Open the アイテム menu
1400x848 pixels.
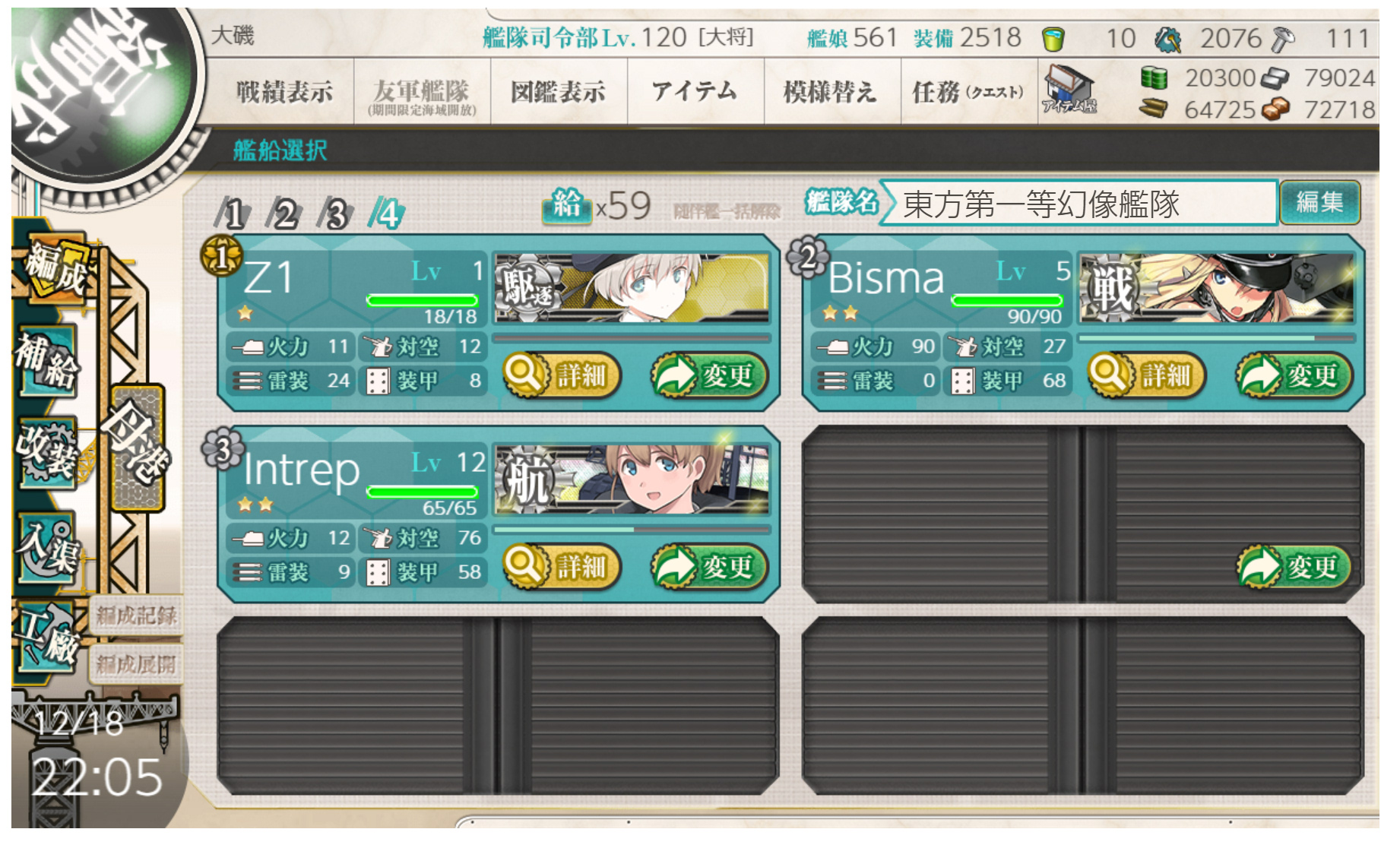(x=695, y=92)
